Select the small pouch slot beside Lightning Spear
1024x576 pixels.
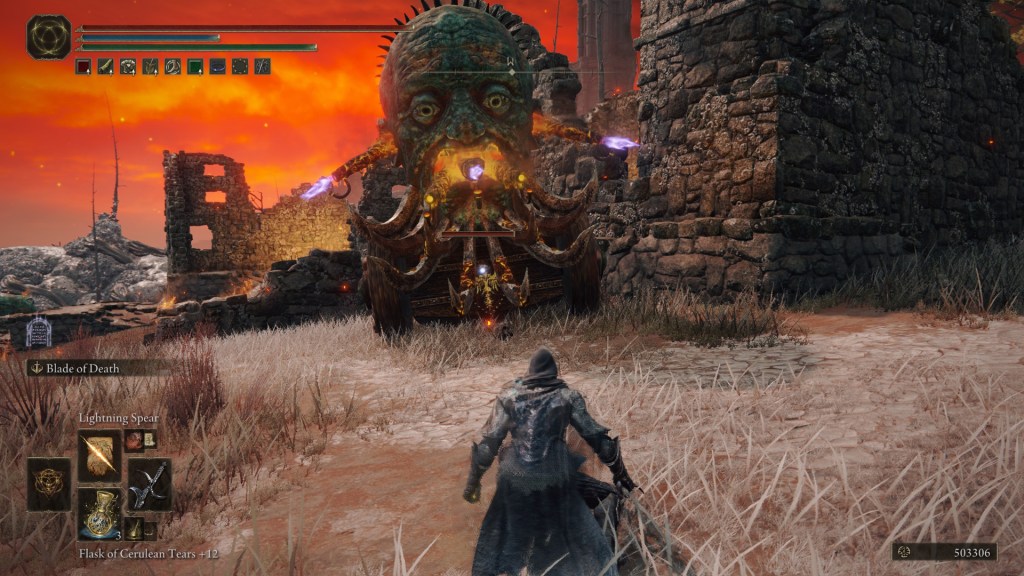tap(134, 440)
